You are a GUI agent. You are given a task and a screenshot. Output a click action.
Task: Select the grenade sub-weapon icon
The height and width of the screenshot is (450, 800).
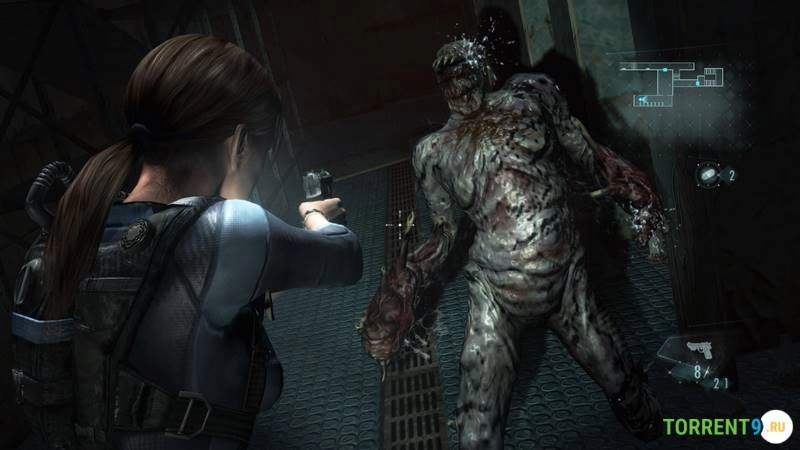709,174
